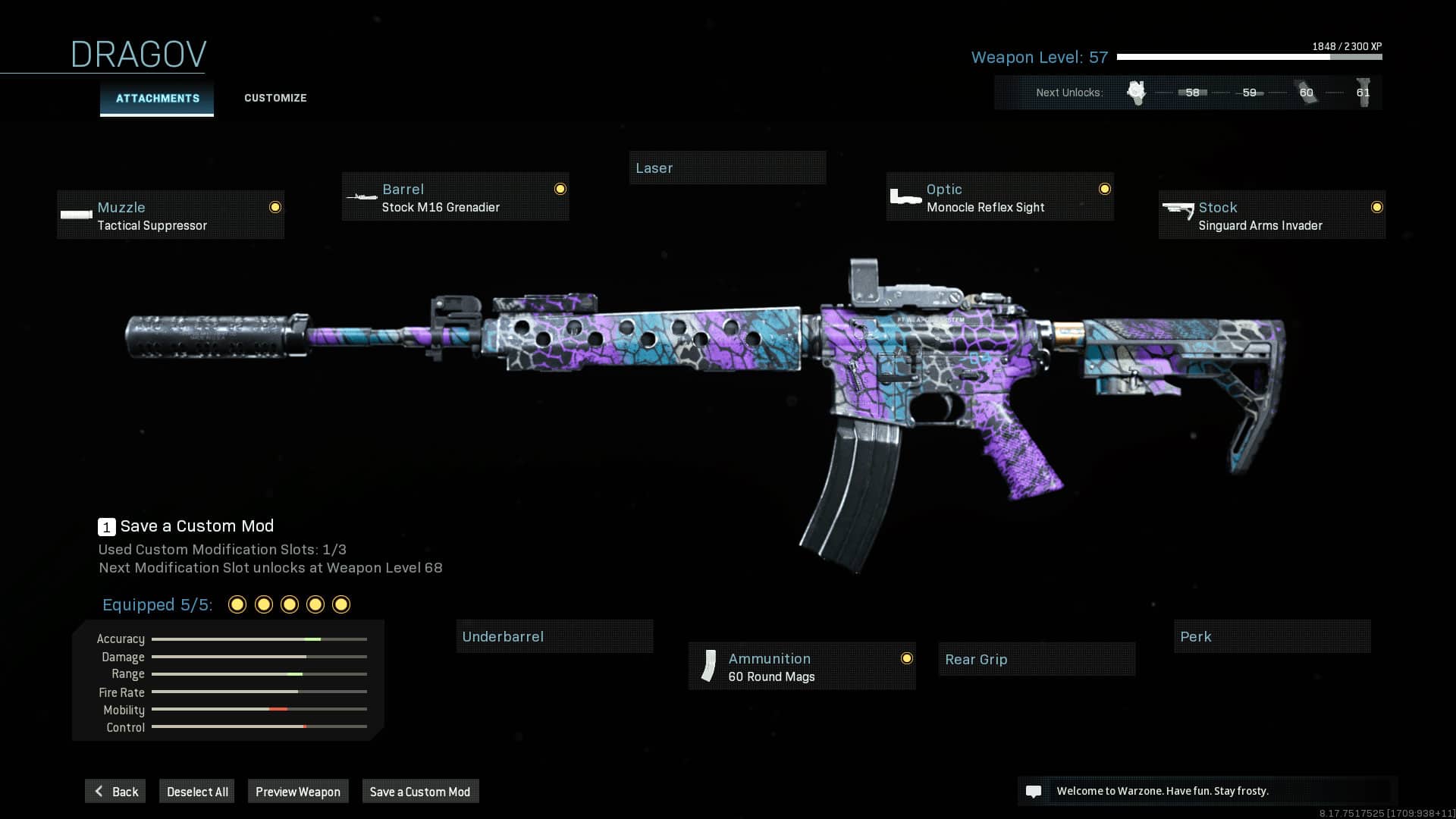The height and width of the screenshot is (819, 1456).
Task: Switch to the Customize tab
Action: 275,98
